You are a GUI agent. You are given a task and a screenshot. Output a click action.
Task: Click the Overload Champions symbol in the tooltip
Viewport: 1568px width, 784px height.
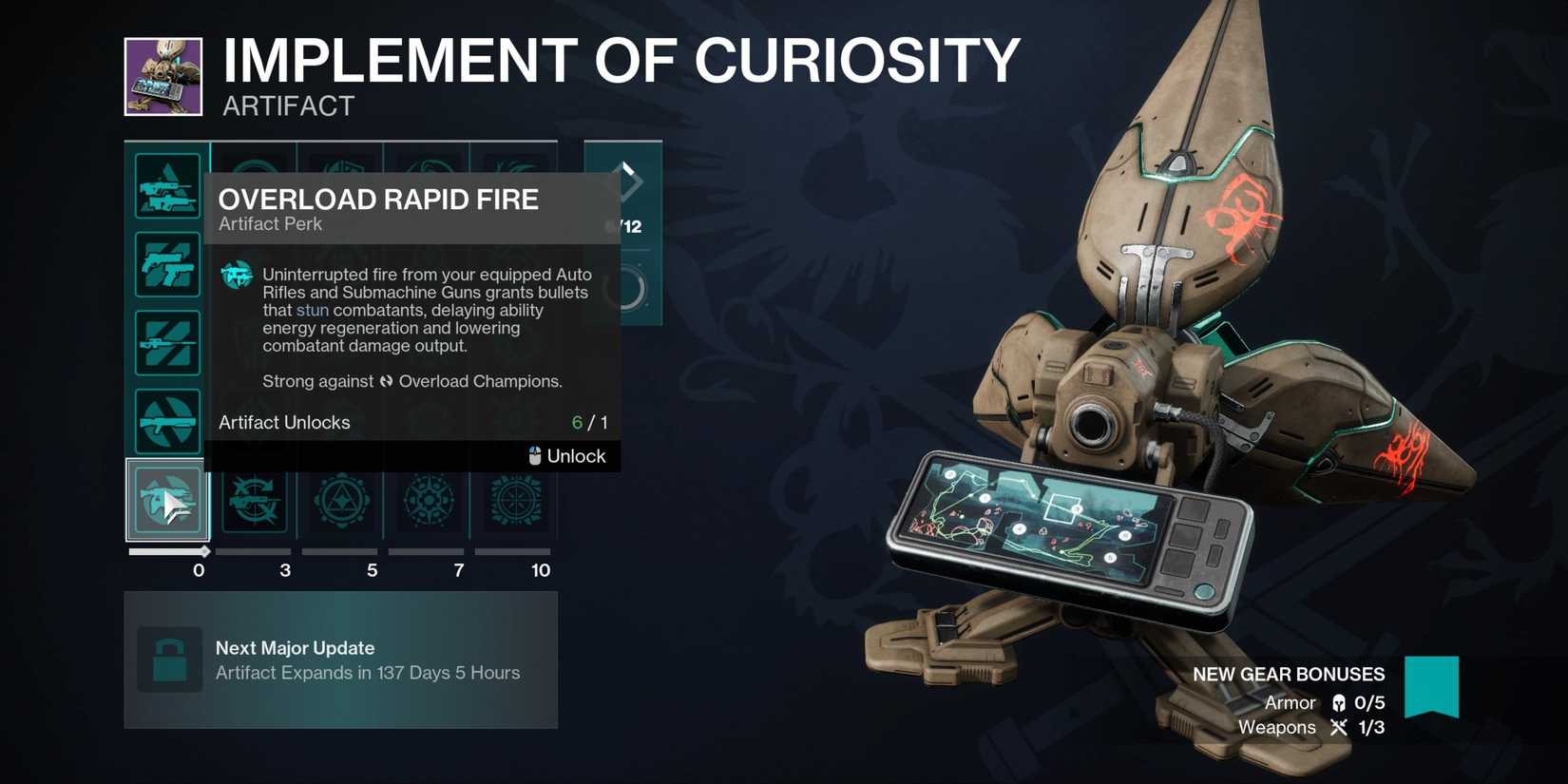(x=388, y=381)
